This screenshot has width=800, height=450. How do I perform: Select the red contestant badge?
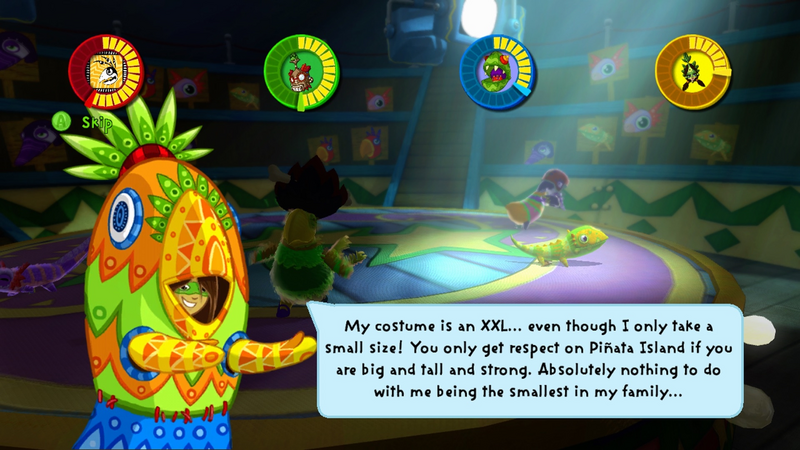pyautogui.click(x=105, y=70)
